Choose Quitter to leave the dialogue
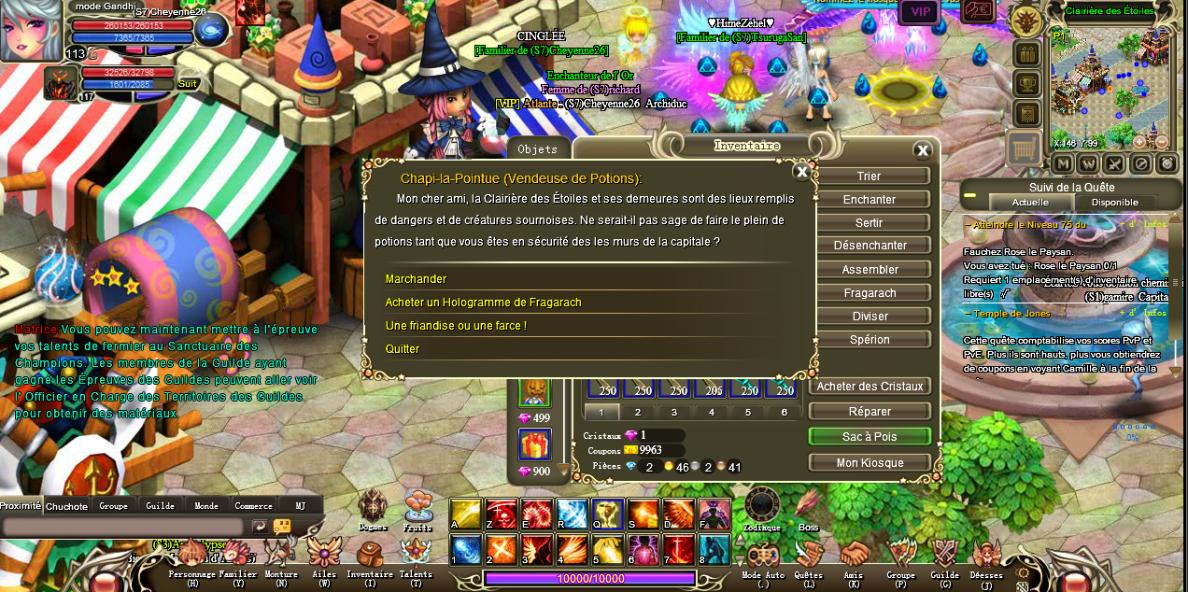Viewport: 1188px width, 592px height. click(402, 349)
